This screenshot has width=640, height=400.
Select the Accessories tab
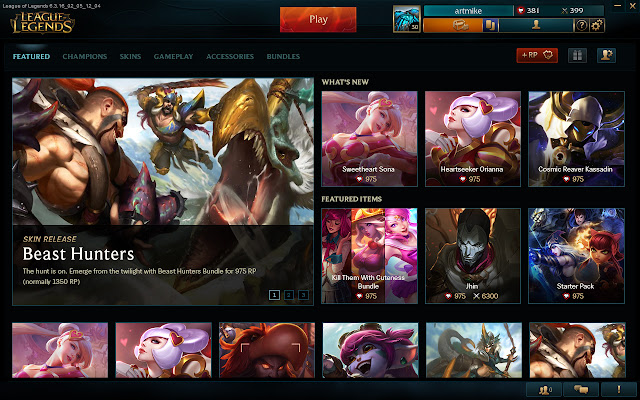[x=230, y=57]
